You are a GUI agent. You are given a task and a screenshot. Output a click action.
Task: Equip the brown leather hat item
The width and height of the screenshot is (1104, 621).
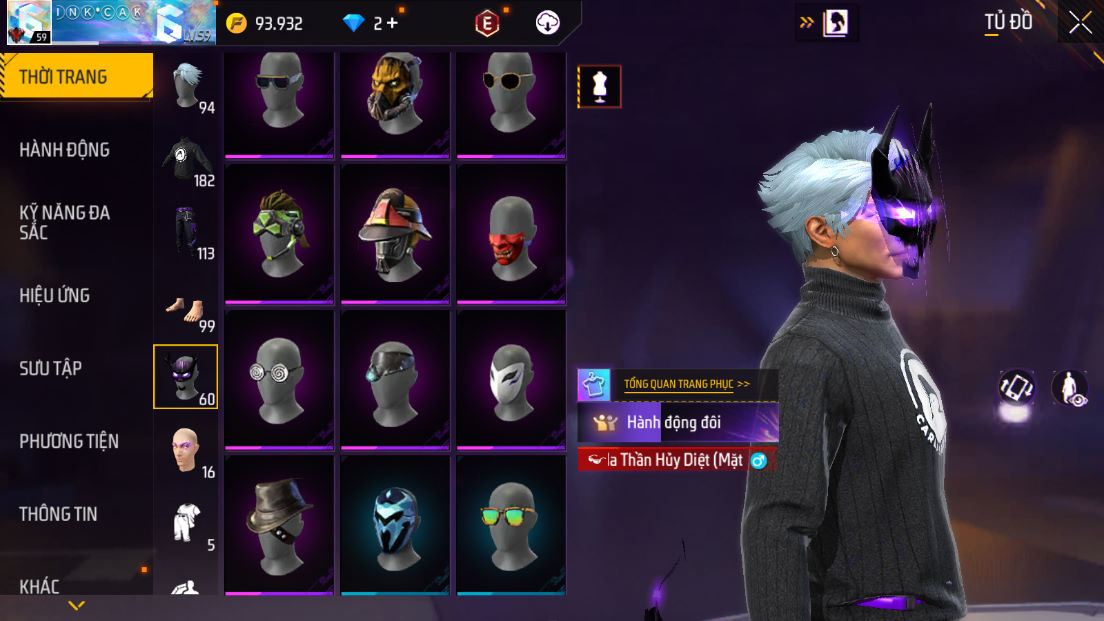278,524
